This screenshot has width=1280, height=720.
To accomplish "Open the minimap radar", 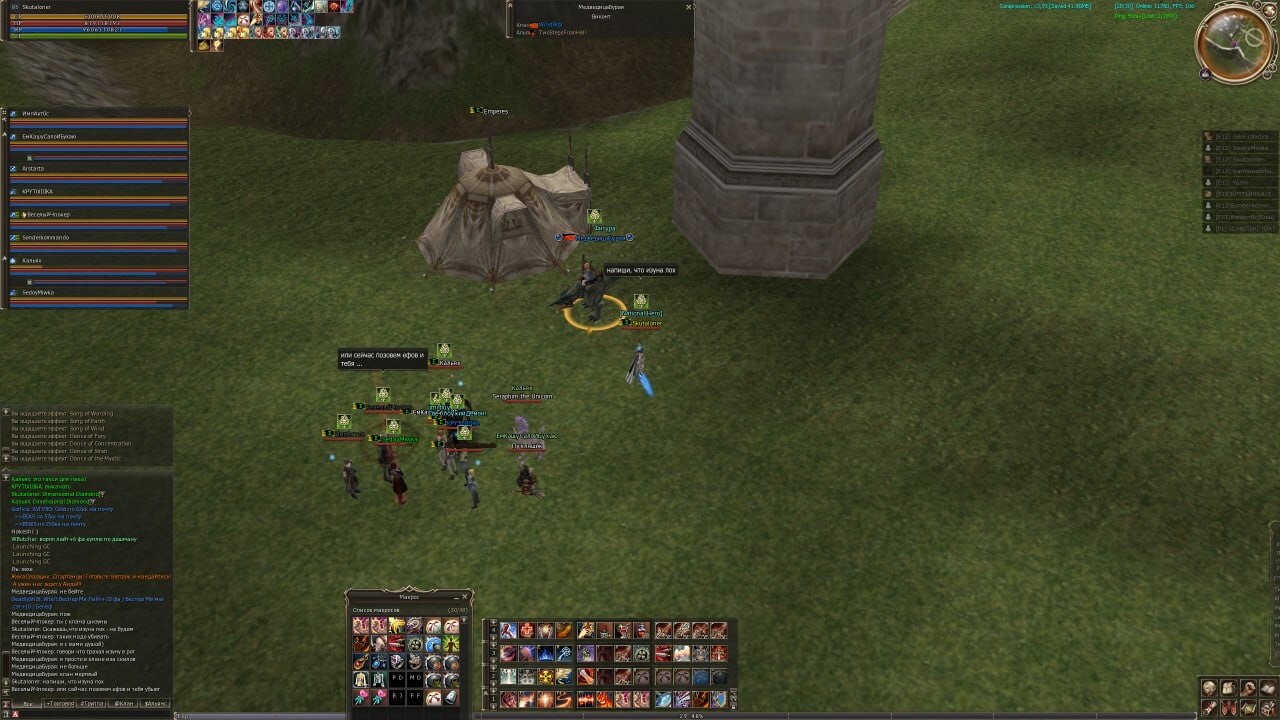I will click(x=1234, y=43).
